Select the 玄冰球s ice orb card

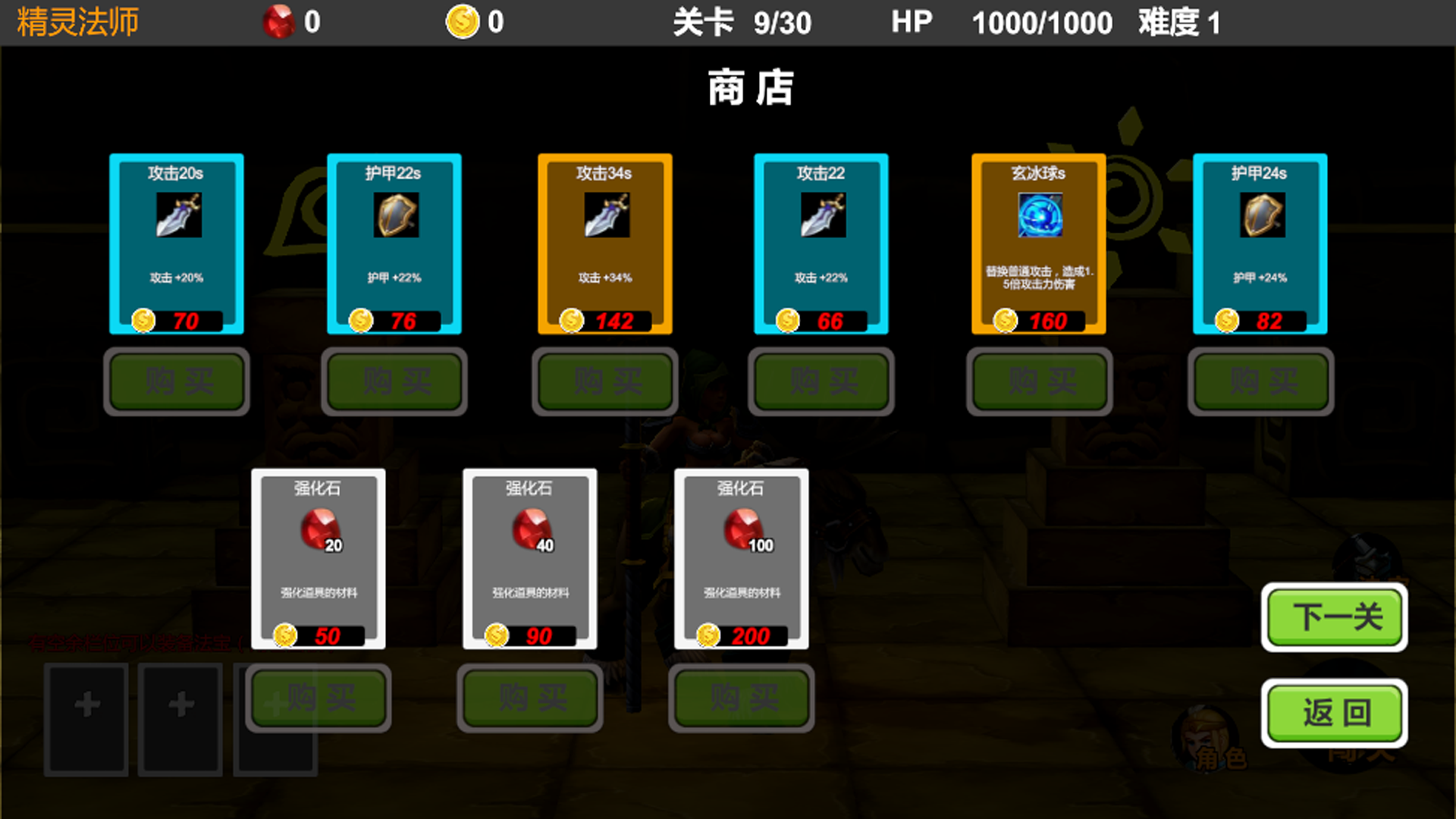(x=1038, y=243)
